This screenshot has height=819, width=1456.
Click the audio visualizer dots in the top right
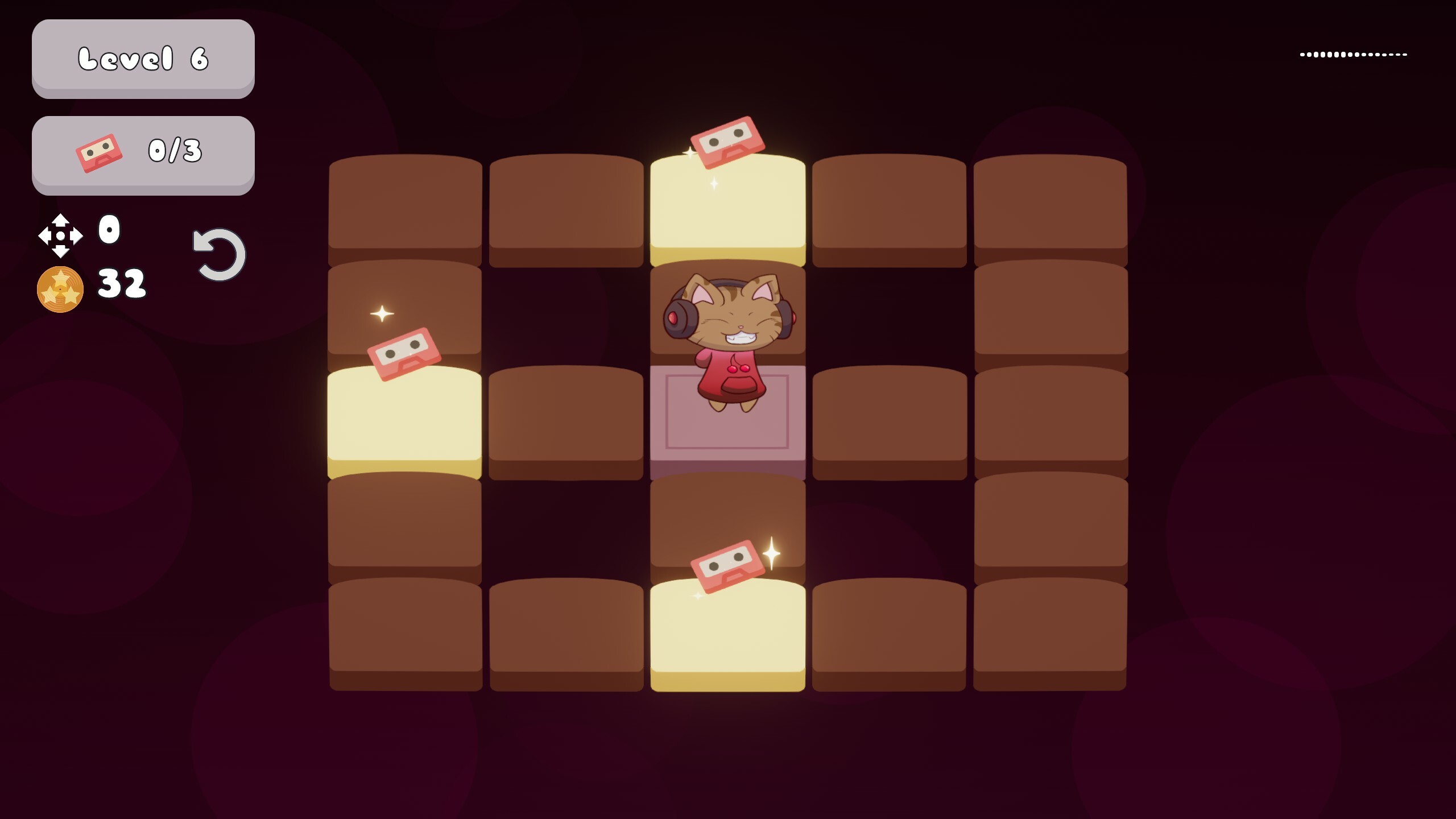tap(1354, 54)
